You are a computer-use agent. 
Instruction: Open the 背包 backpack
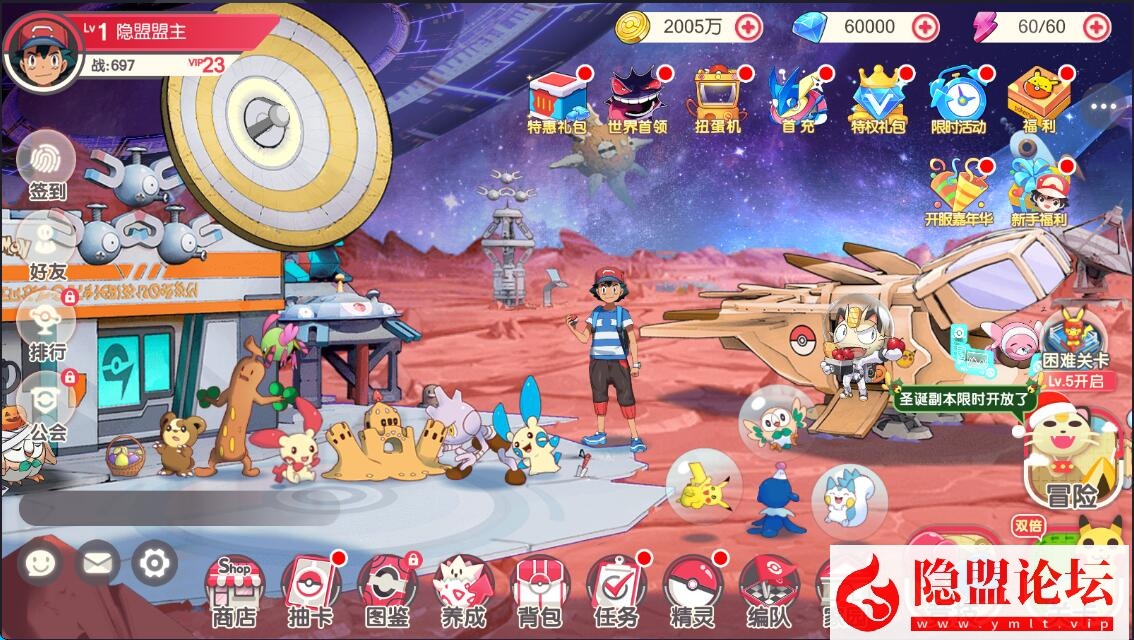(x=539, y=589)
